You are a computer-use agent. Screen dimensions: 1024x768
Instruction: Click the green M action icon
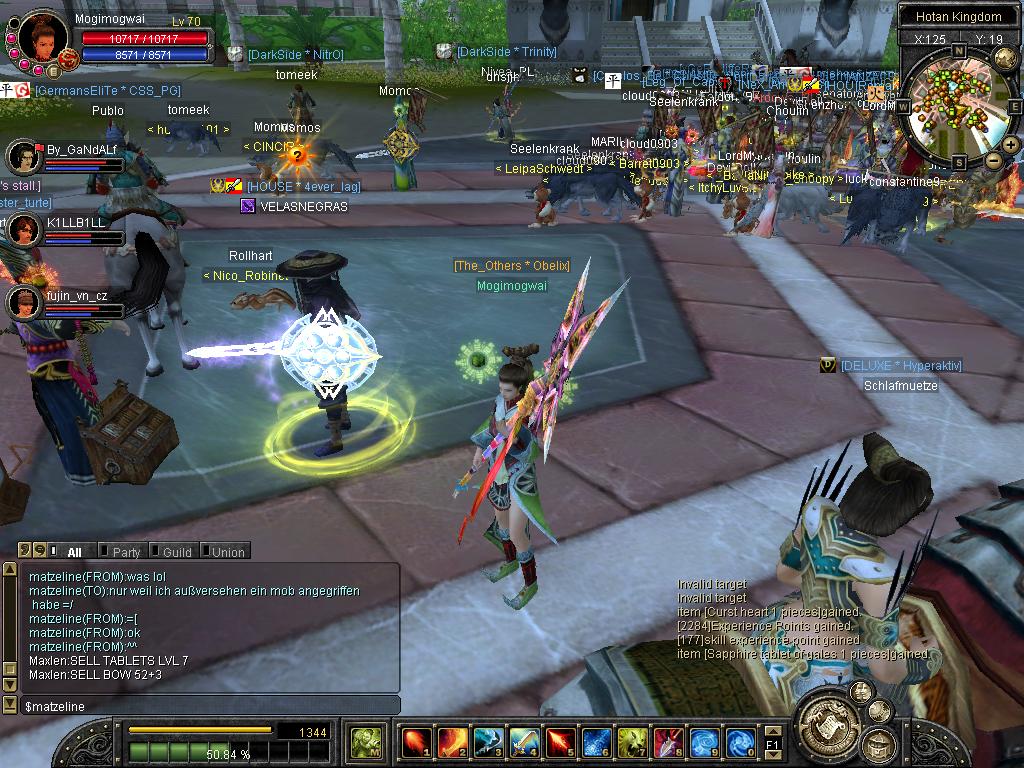click(365, 742)
